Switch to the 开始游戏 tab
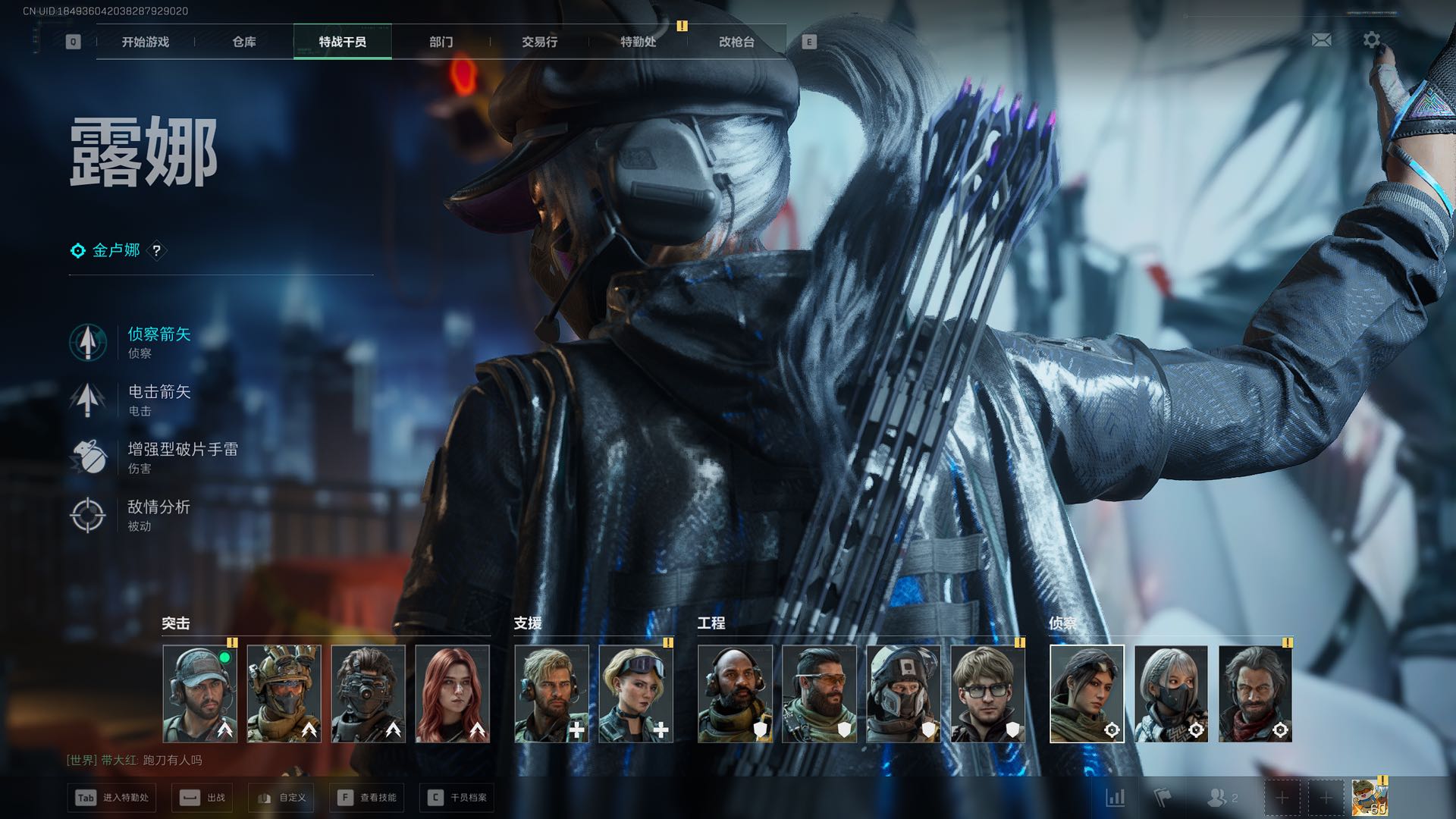The width and height of the screenshot is (1456, 819). 145,42
